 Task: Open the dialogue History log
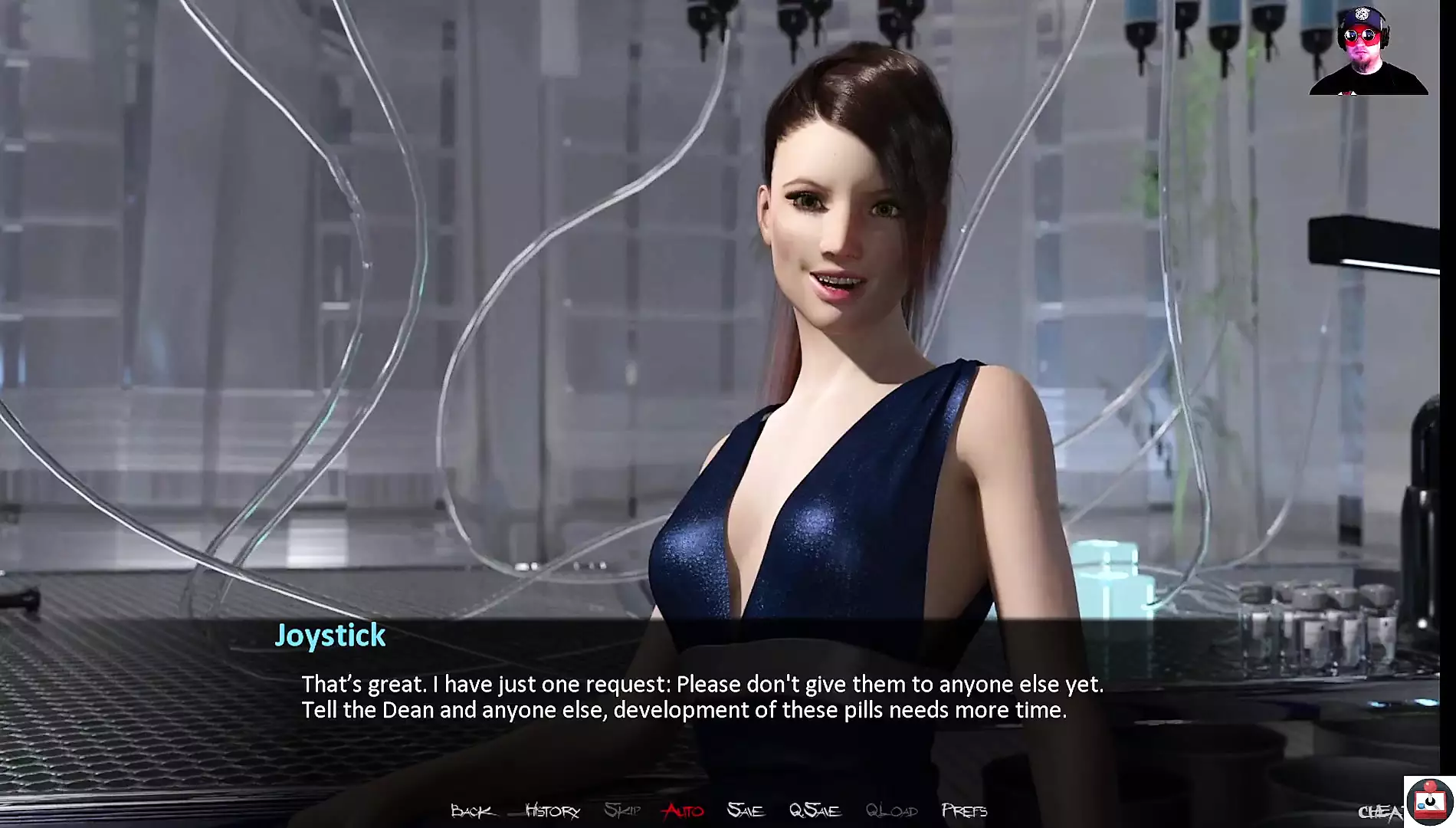(552, 810)
